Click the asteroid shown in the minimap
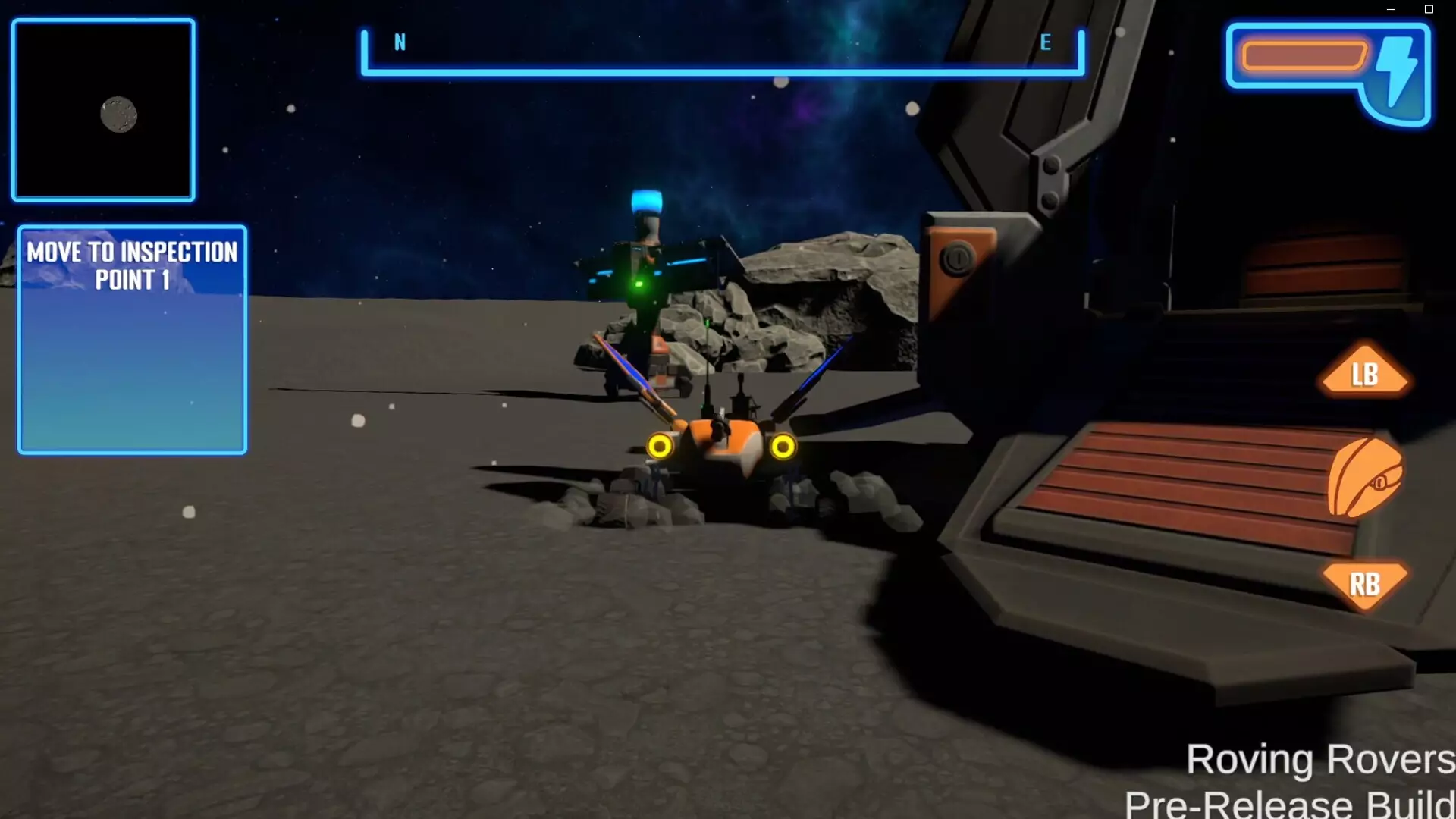 (x=118, y=113)
